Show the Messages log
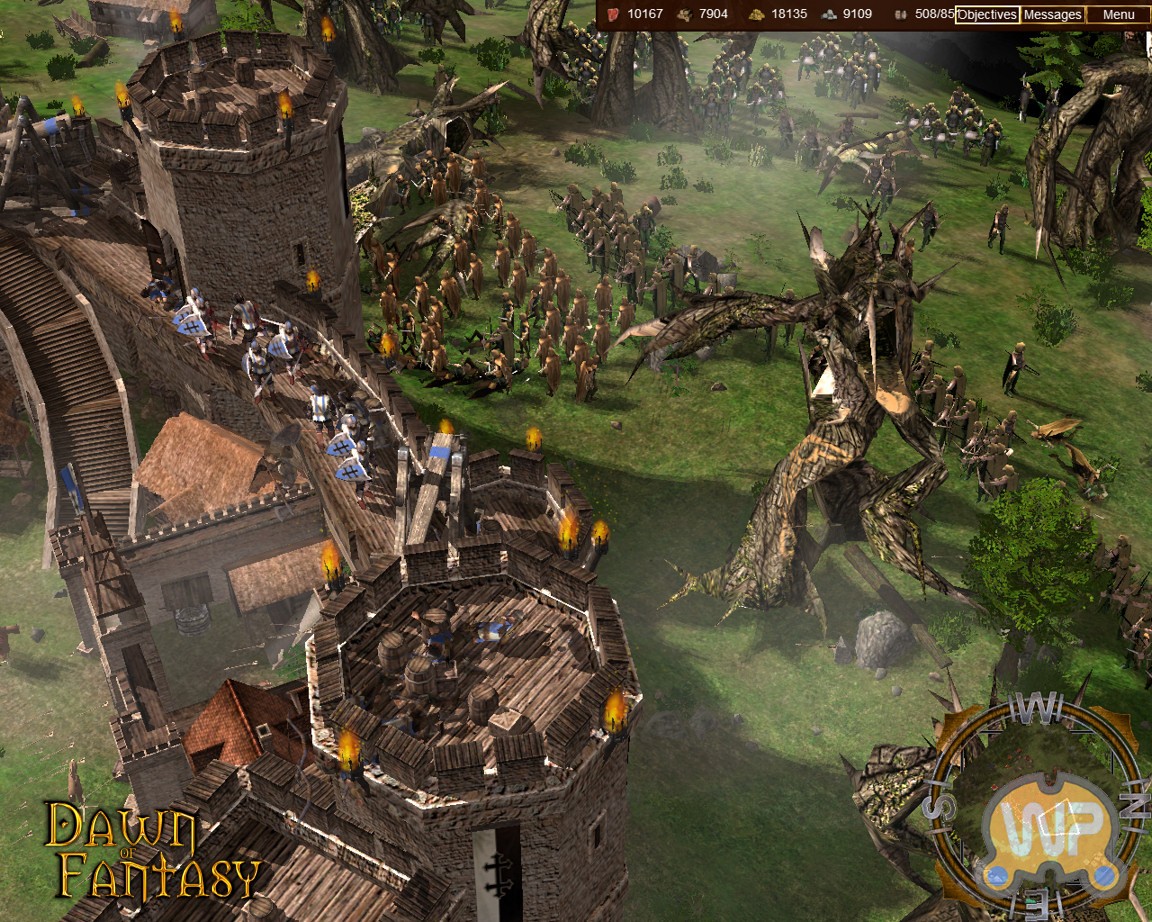 click(x=1052, y=15)
